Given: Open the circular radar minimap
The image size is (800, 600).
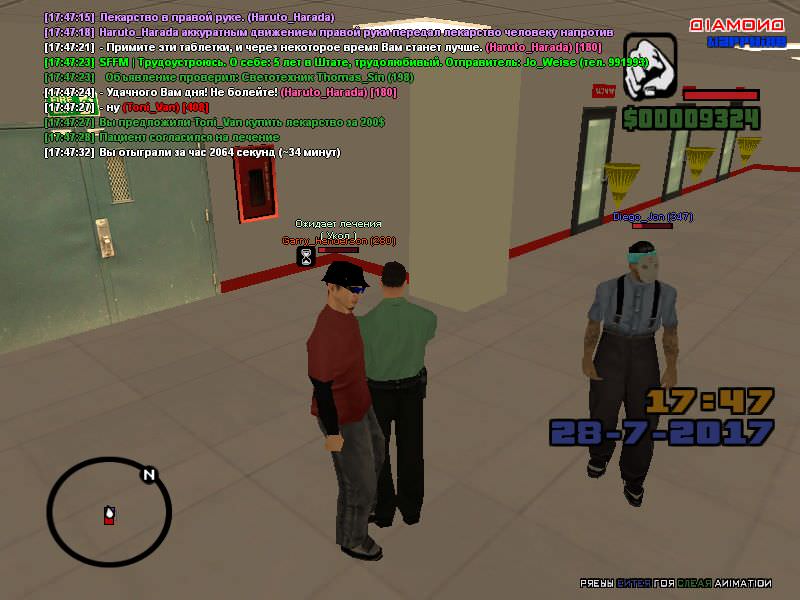Looking at the screenshot, I should pos(109,513).
